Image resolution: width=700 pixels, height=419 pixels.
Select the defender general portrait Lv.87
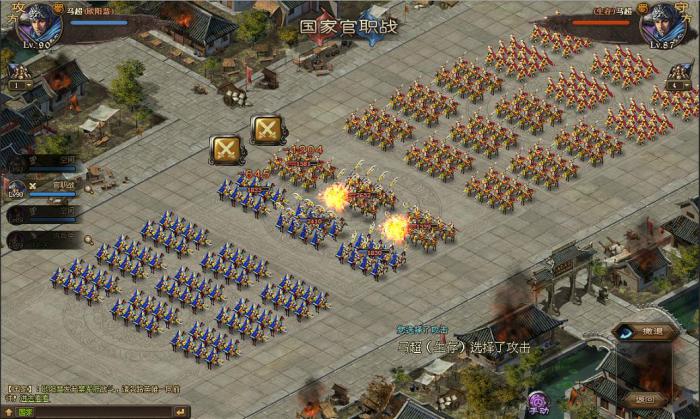pos(663,23)
